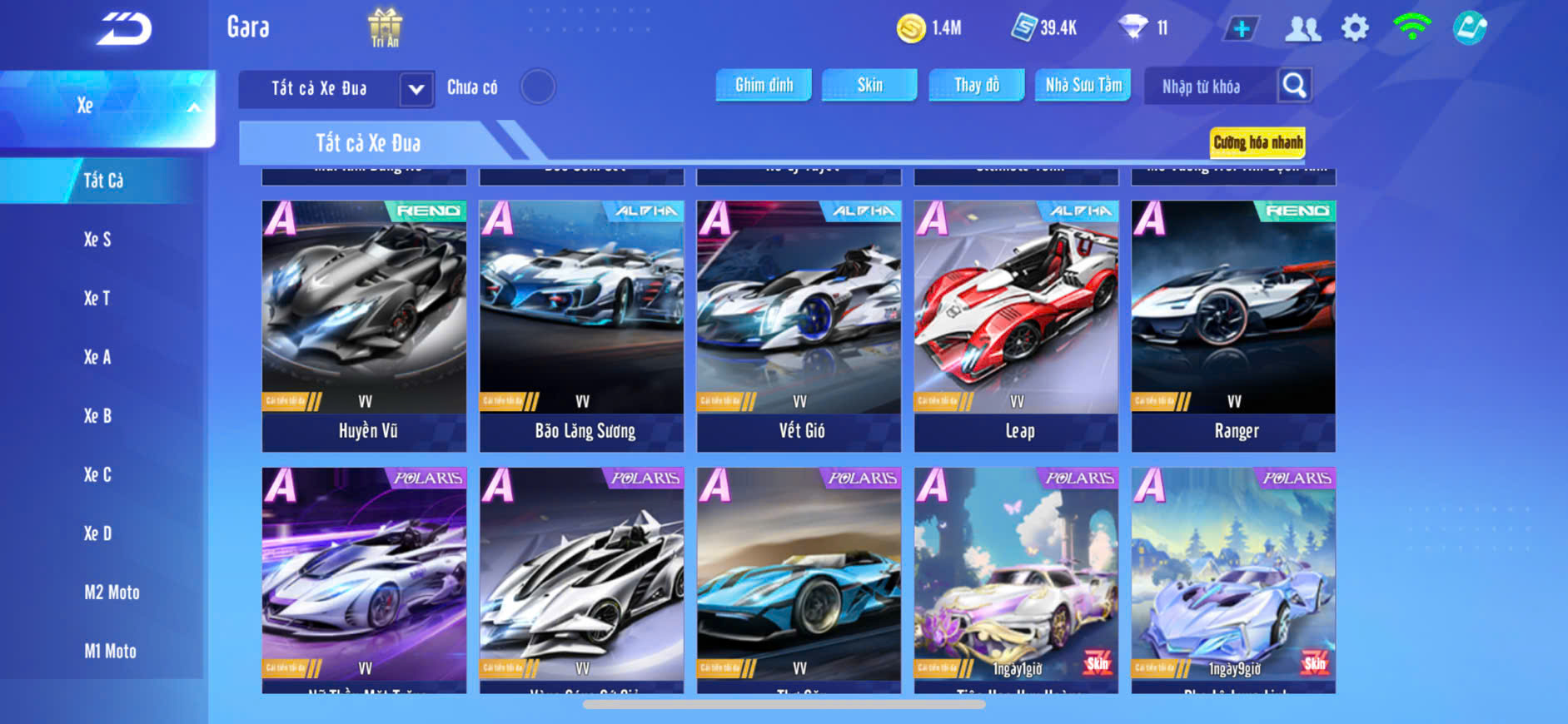Switch to the Skin view
Screen dimensions: 1568x724
click(869, 85)
